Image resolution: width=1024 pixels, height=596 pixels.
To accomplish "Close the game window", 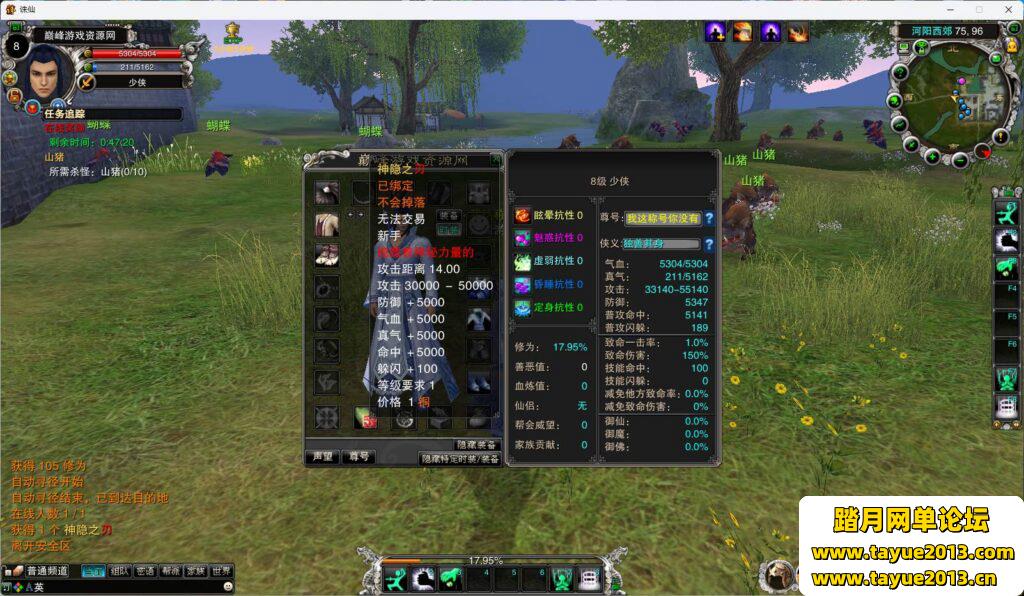I will pos(1006,9).
